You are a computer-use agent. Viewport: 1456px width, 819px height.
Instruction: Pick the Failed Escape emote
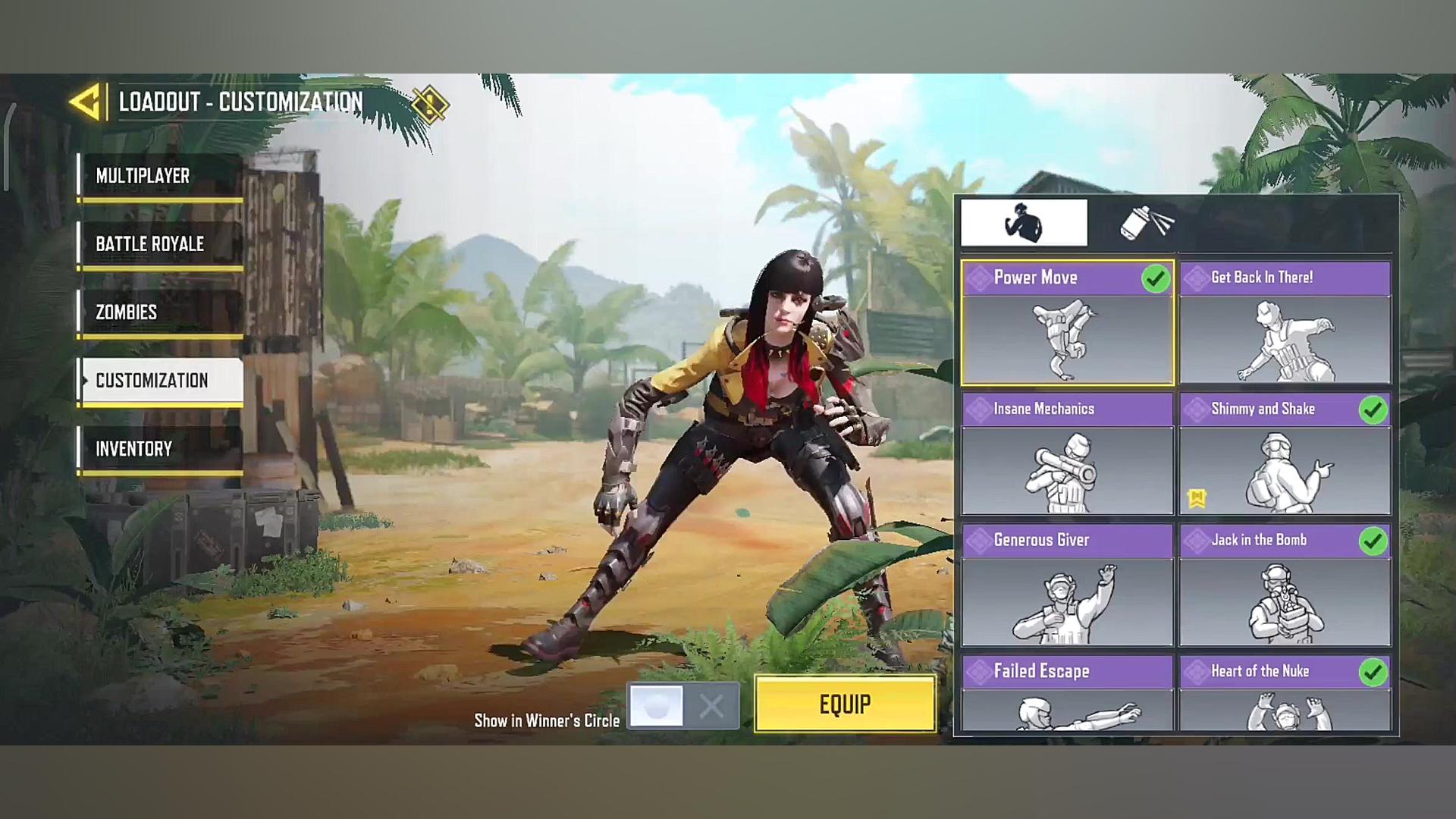1067,694
